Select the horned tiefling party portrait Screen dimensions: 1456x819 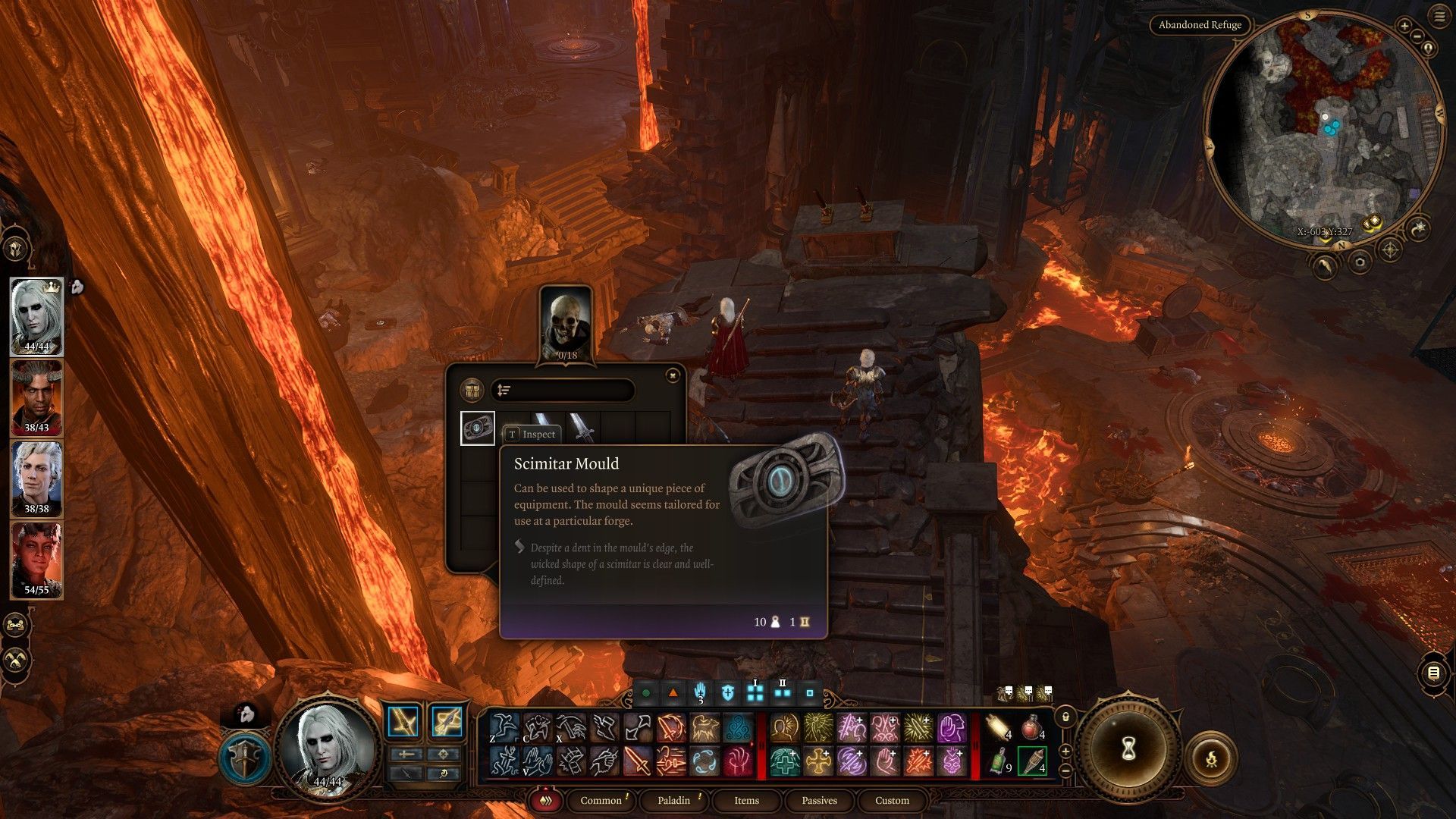point(36,397)
